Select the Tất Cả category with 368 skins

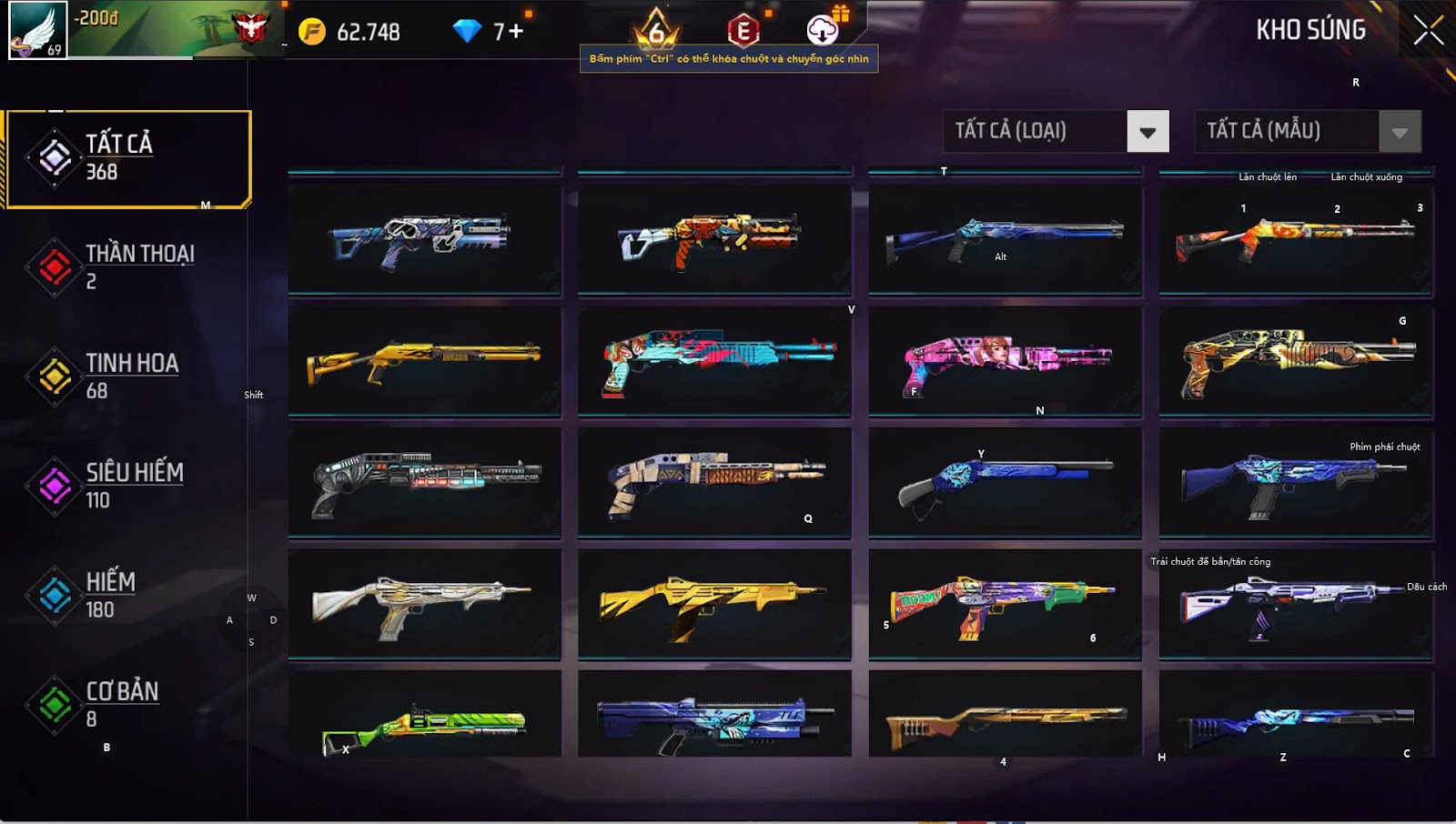(x=127, y=159)
